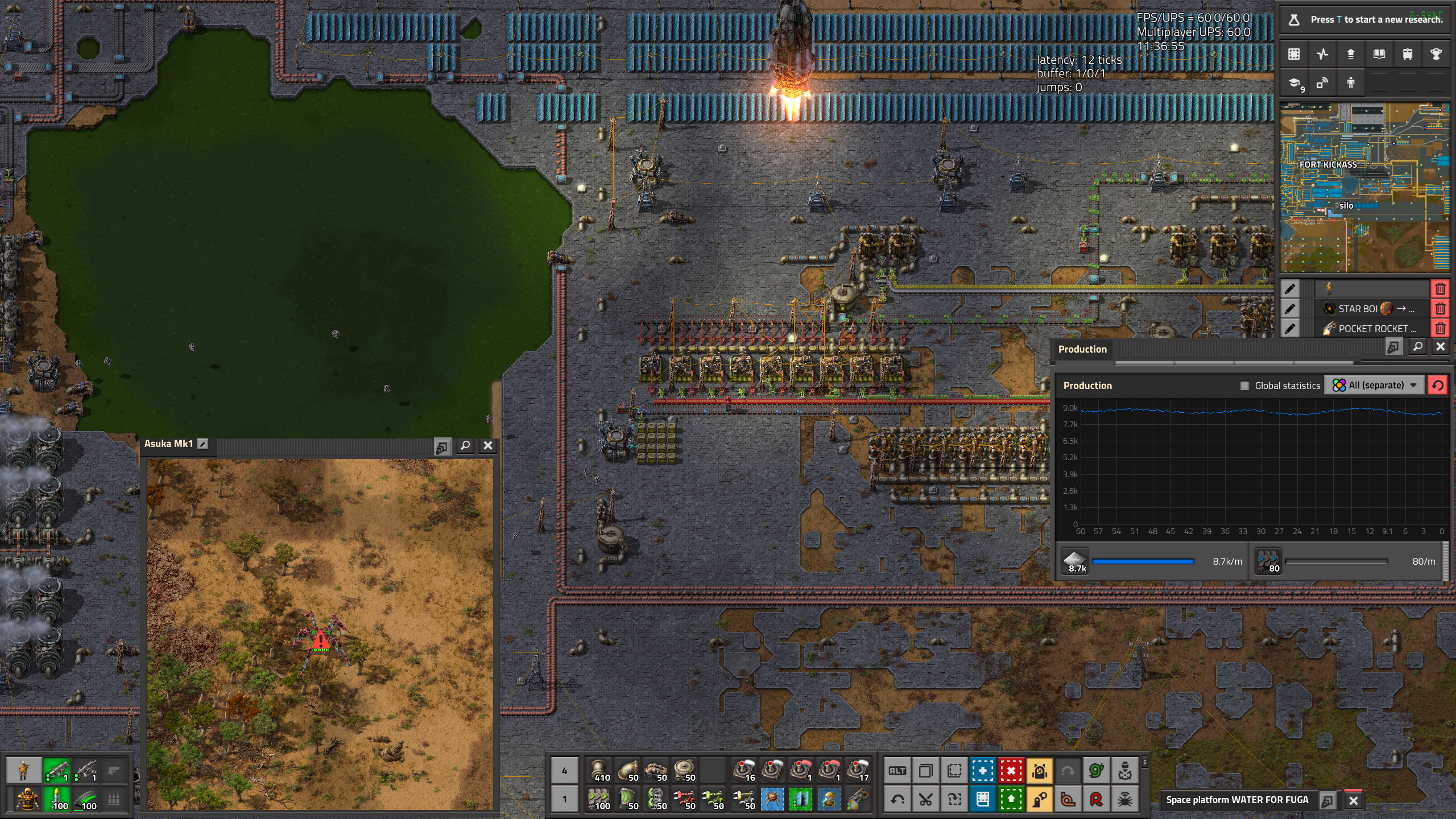
Task: Delete the POCKET ROCKET pin
Action: click(x=1440, y=329)
